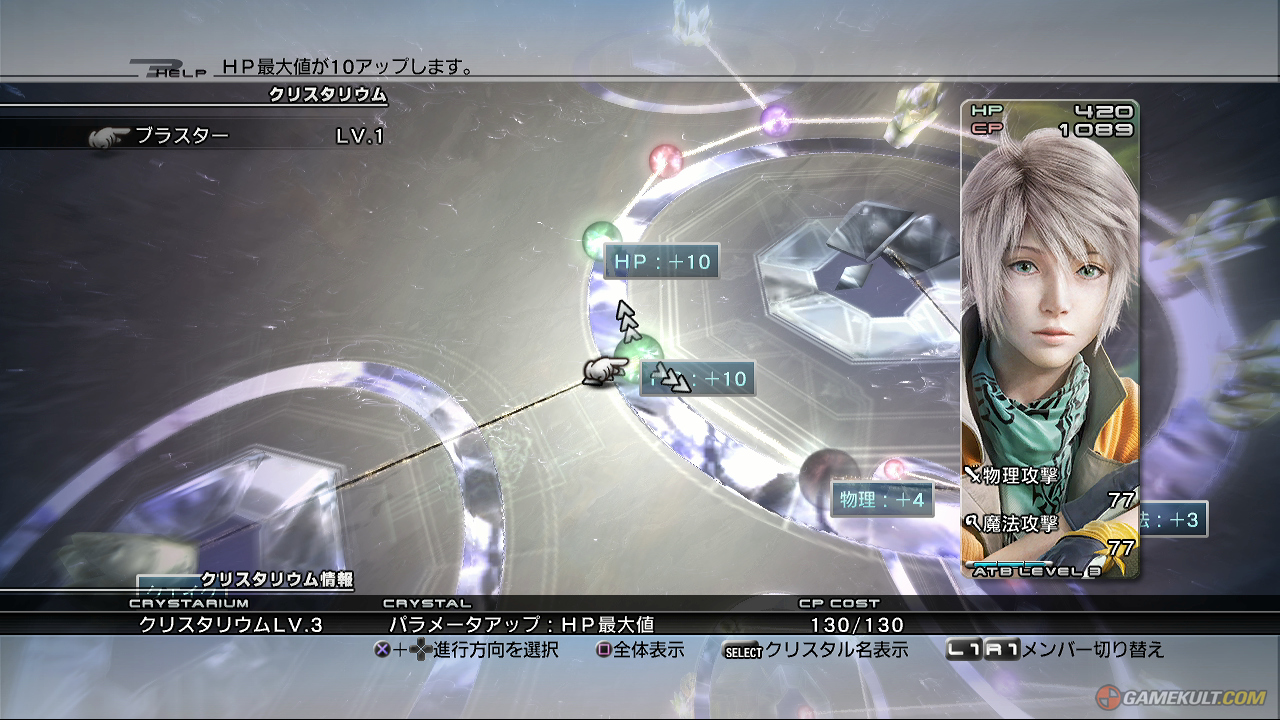Viewport: 1280px width, 720px height.
Task: Select the ブラスター role entry
Action: tap(182, 137)
